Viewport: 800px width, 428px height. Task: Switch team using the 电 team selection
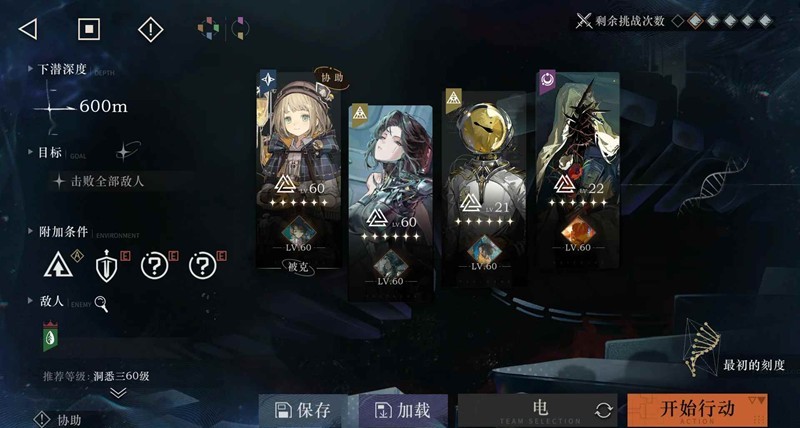tap(540, 409)
